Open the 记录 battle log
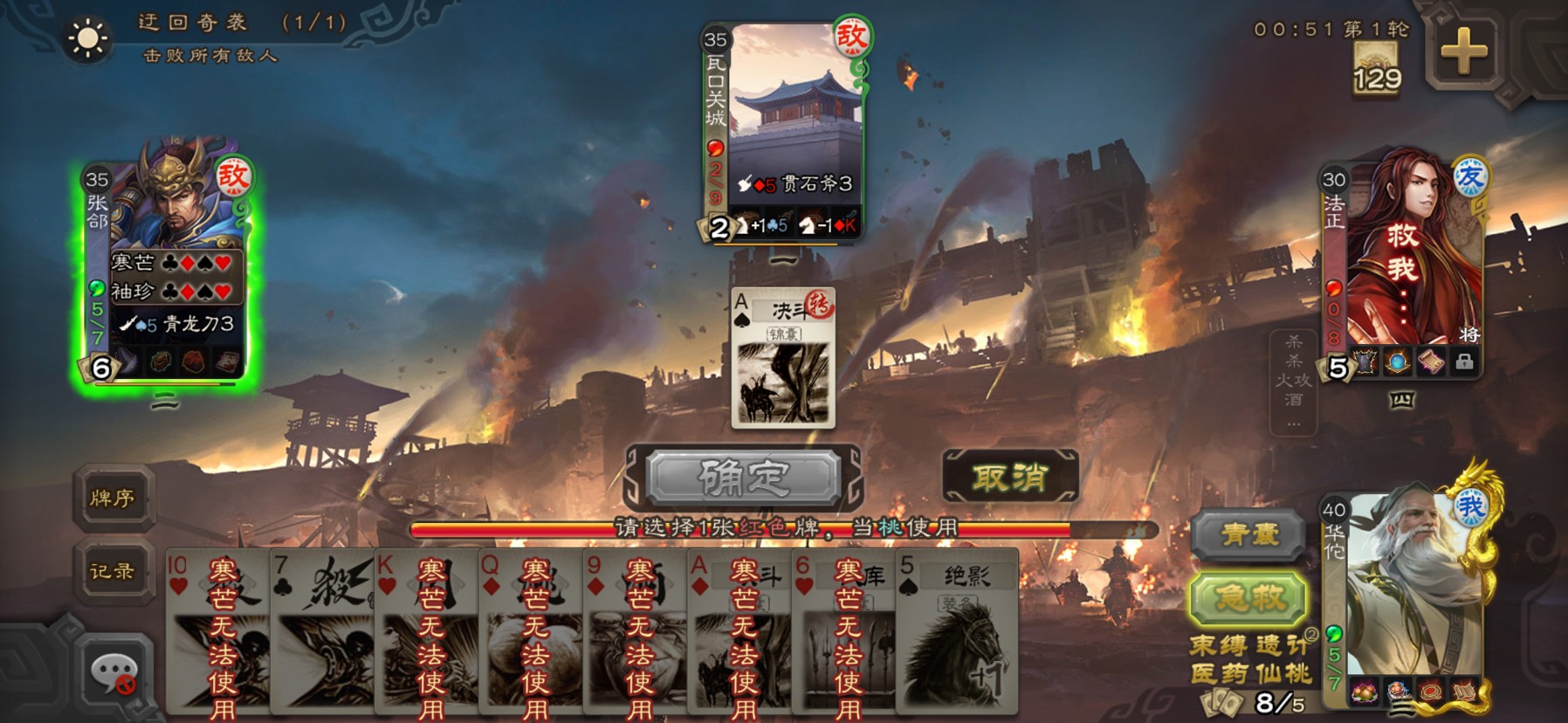Image resolution: width=1568 pixels, height=723 pixels. click(113, 572)
